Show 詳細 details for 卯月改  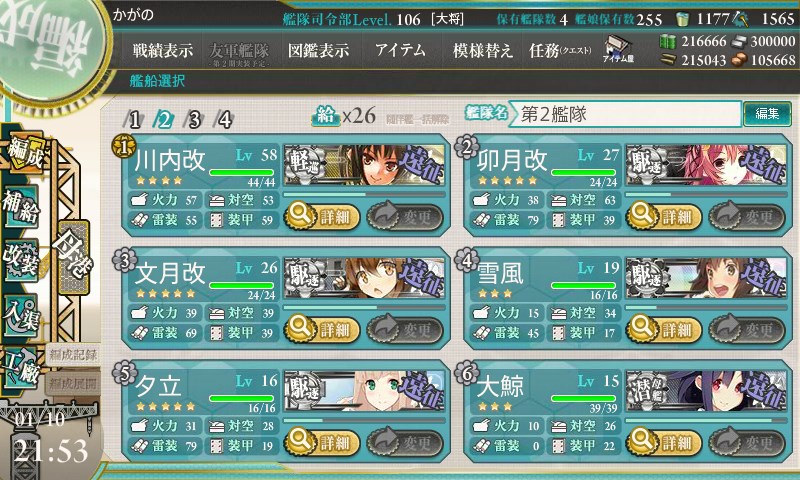point(662,215)
